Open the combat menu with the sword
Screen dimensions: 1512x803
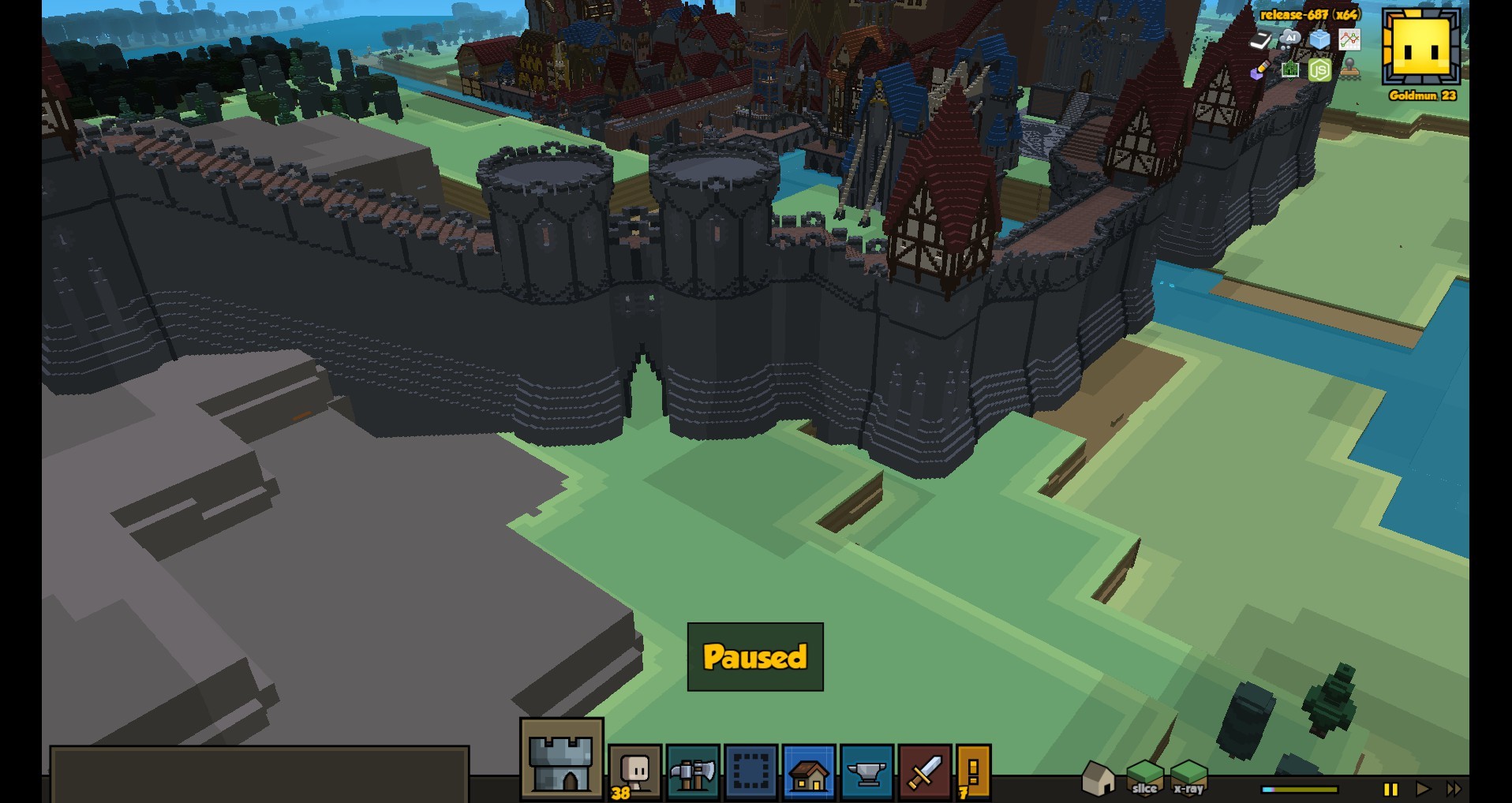tap(924, 772)
